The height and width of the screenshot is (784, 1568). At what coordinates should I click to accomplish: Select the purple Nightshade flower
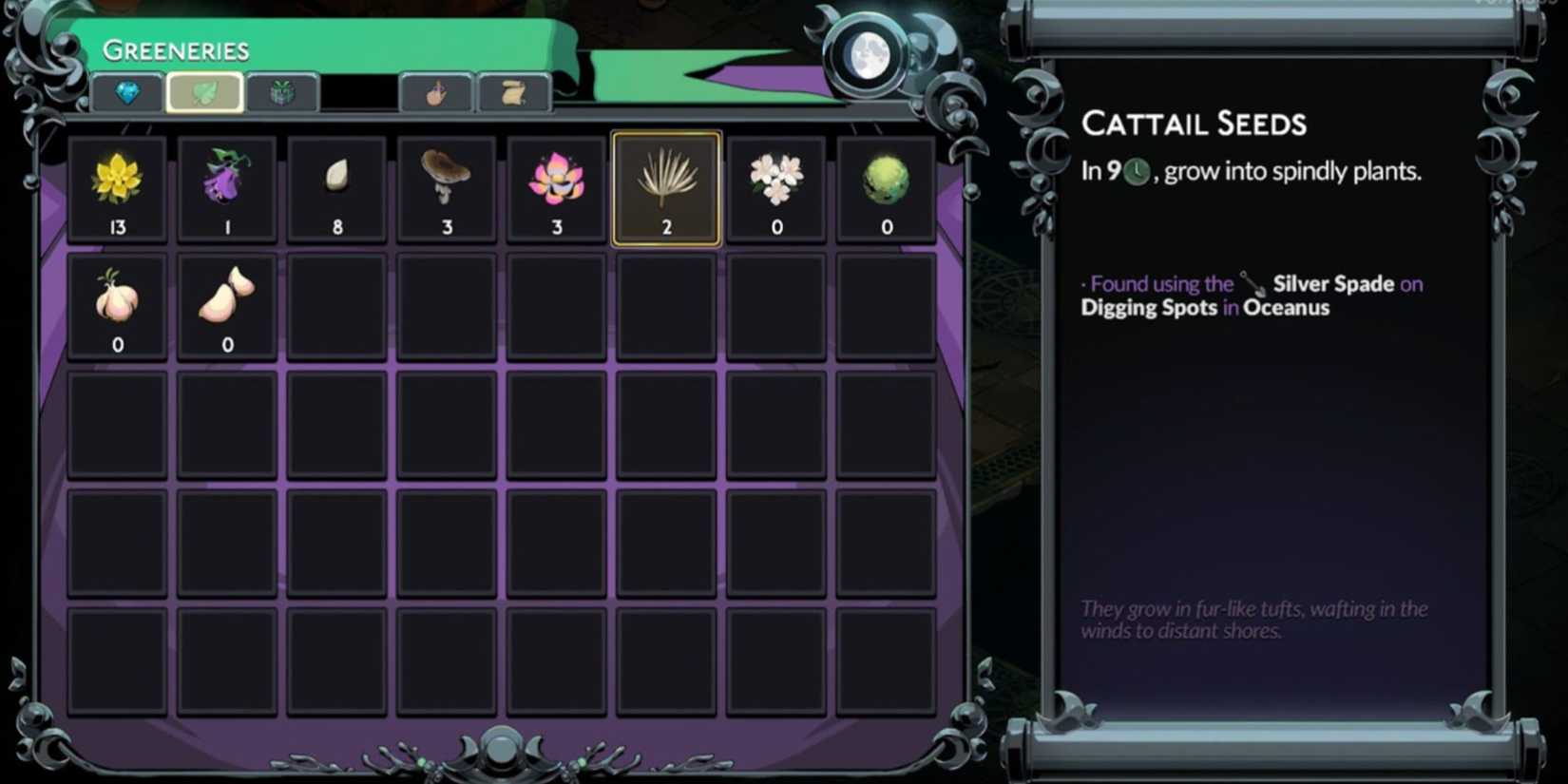point(226,186)
